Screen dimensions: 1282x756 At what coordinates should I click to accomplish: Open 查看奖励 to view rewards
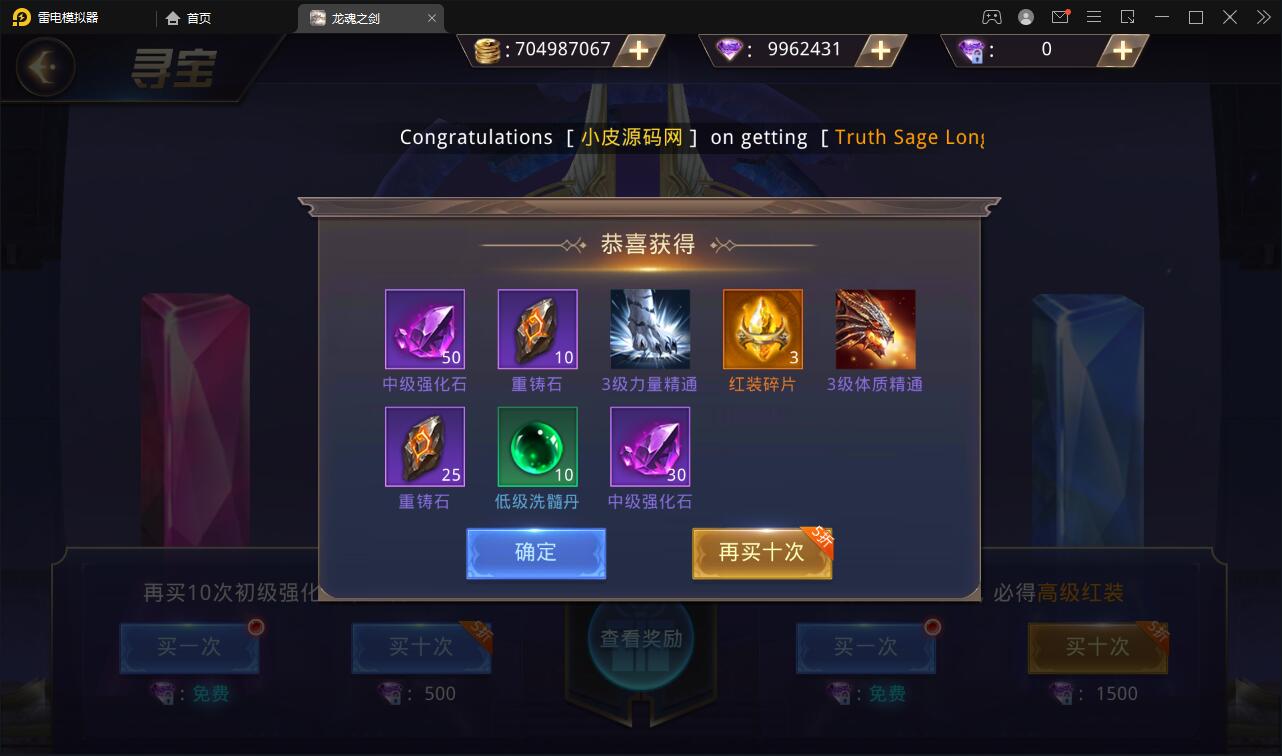[x=640, y=638]
